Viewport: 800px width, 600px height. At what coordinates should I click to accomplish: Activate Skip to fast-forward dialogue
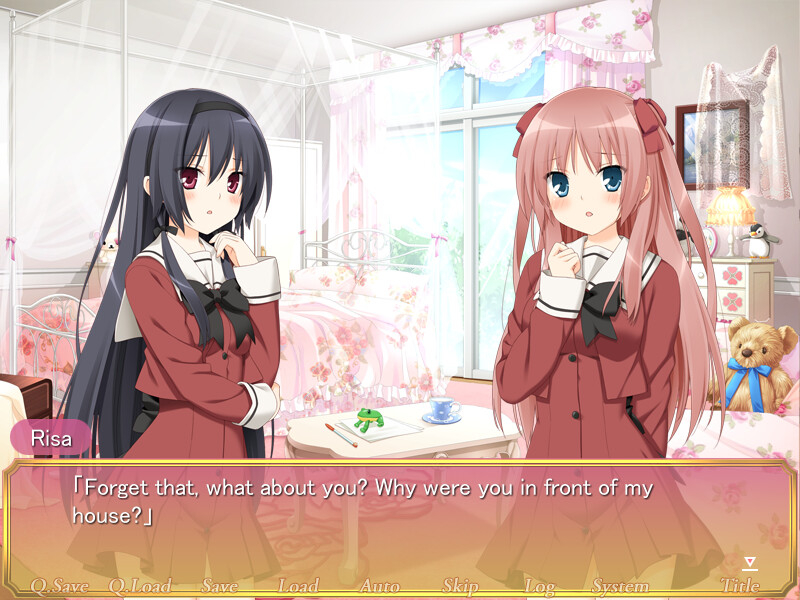(460, 586)
